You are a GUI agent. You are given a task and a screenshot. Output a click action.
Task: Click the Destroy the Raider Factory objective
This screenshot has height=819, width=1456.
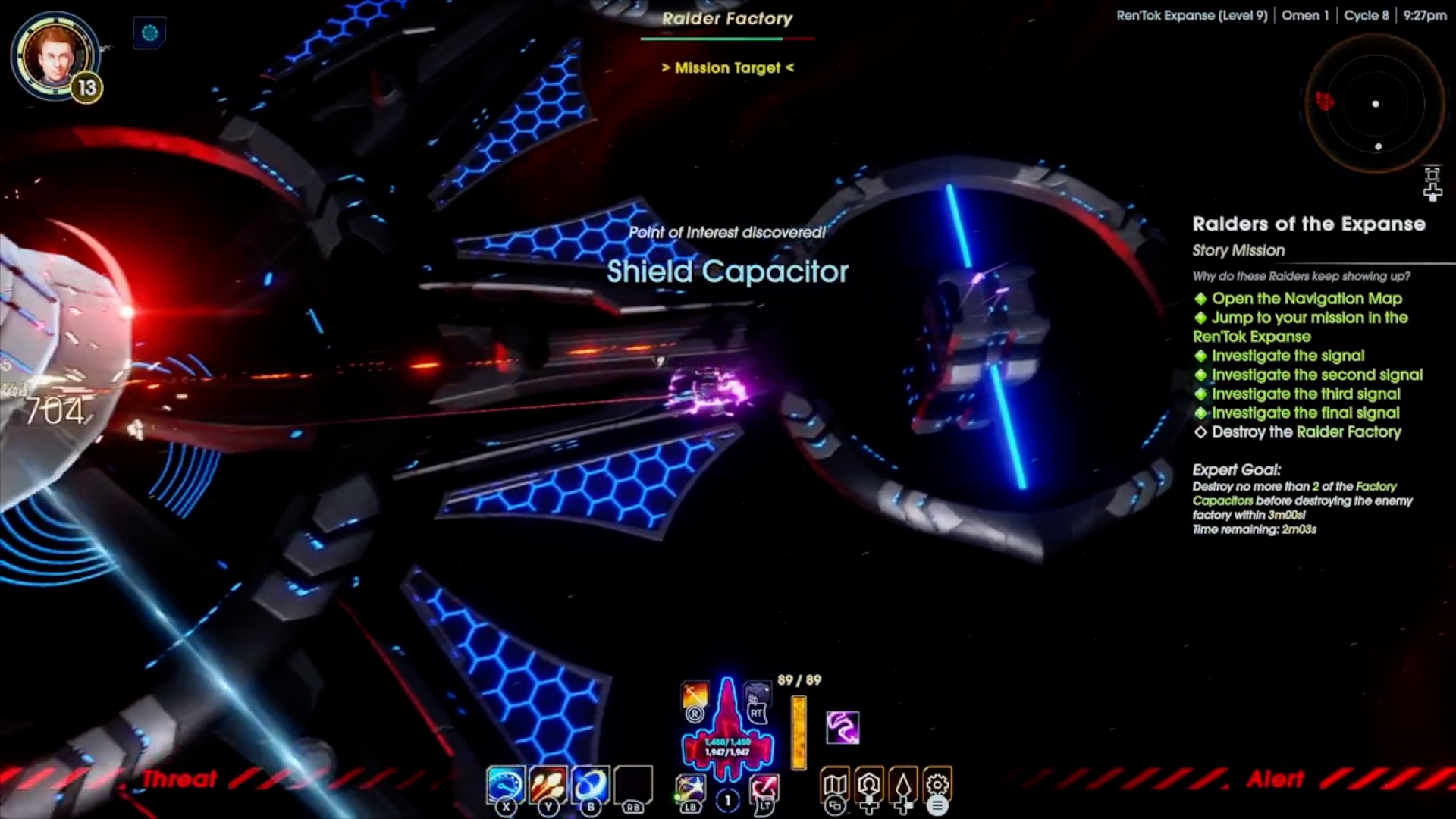coord(1306,432)
